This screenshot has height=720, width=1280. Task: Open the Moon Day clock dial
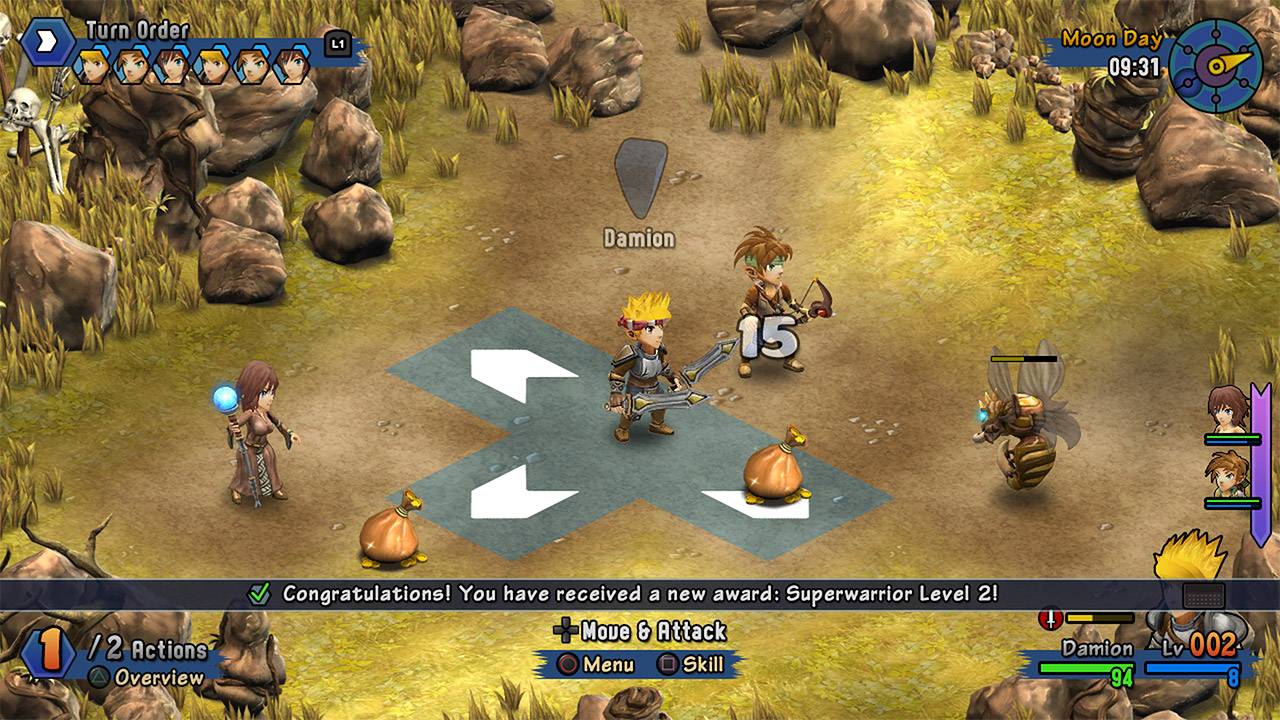pos(1215,65)
